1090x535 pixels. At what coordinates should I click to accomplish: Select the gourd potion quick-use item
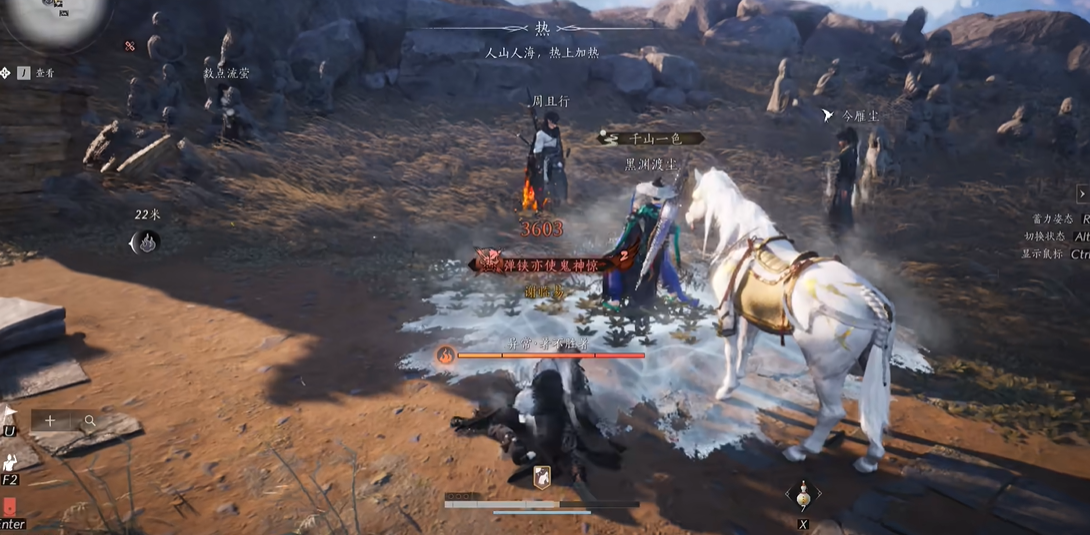pos(803,495)
